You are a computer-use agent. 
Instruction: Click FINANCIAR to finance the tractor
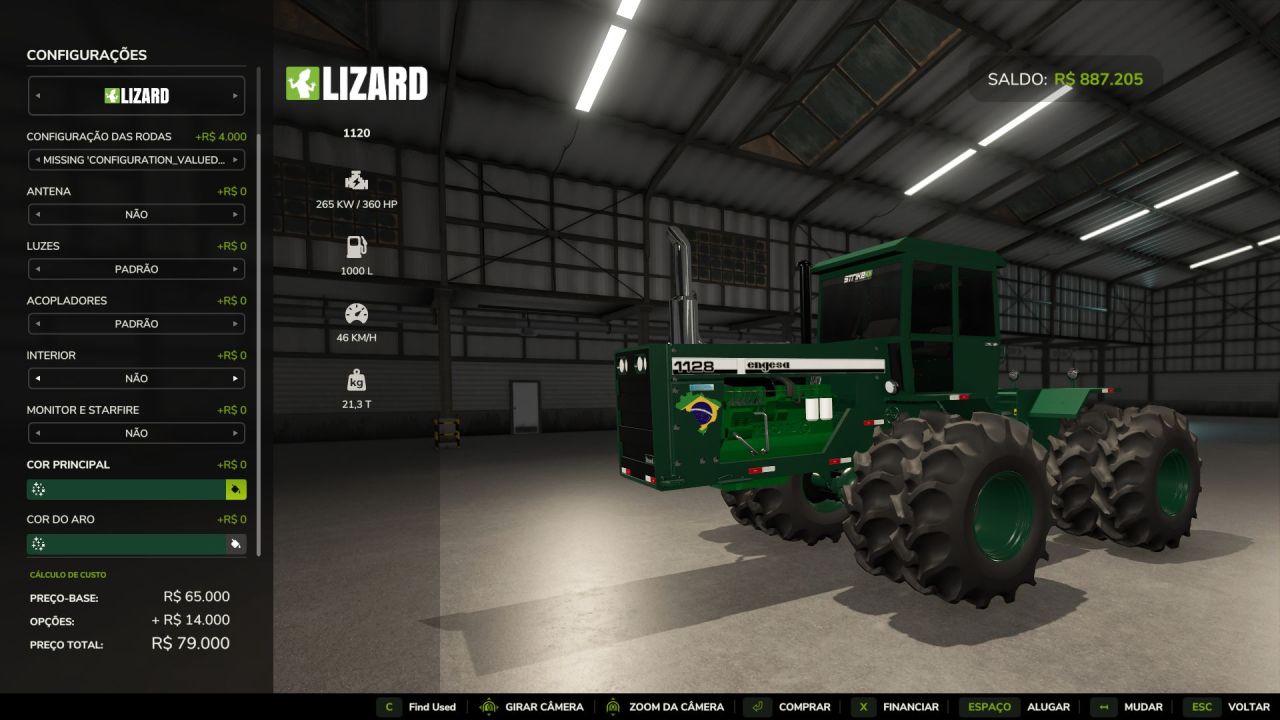click(911, 707)
